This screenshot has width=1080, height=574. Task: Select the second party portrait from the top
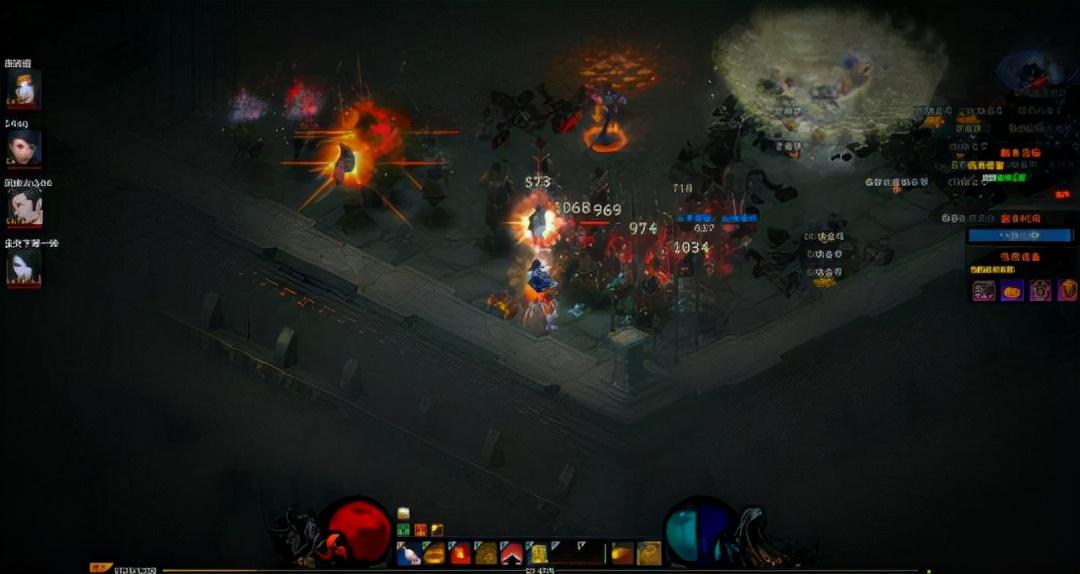tap(22, 148)
